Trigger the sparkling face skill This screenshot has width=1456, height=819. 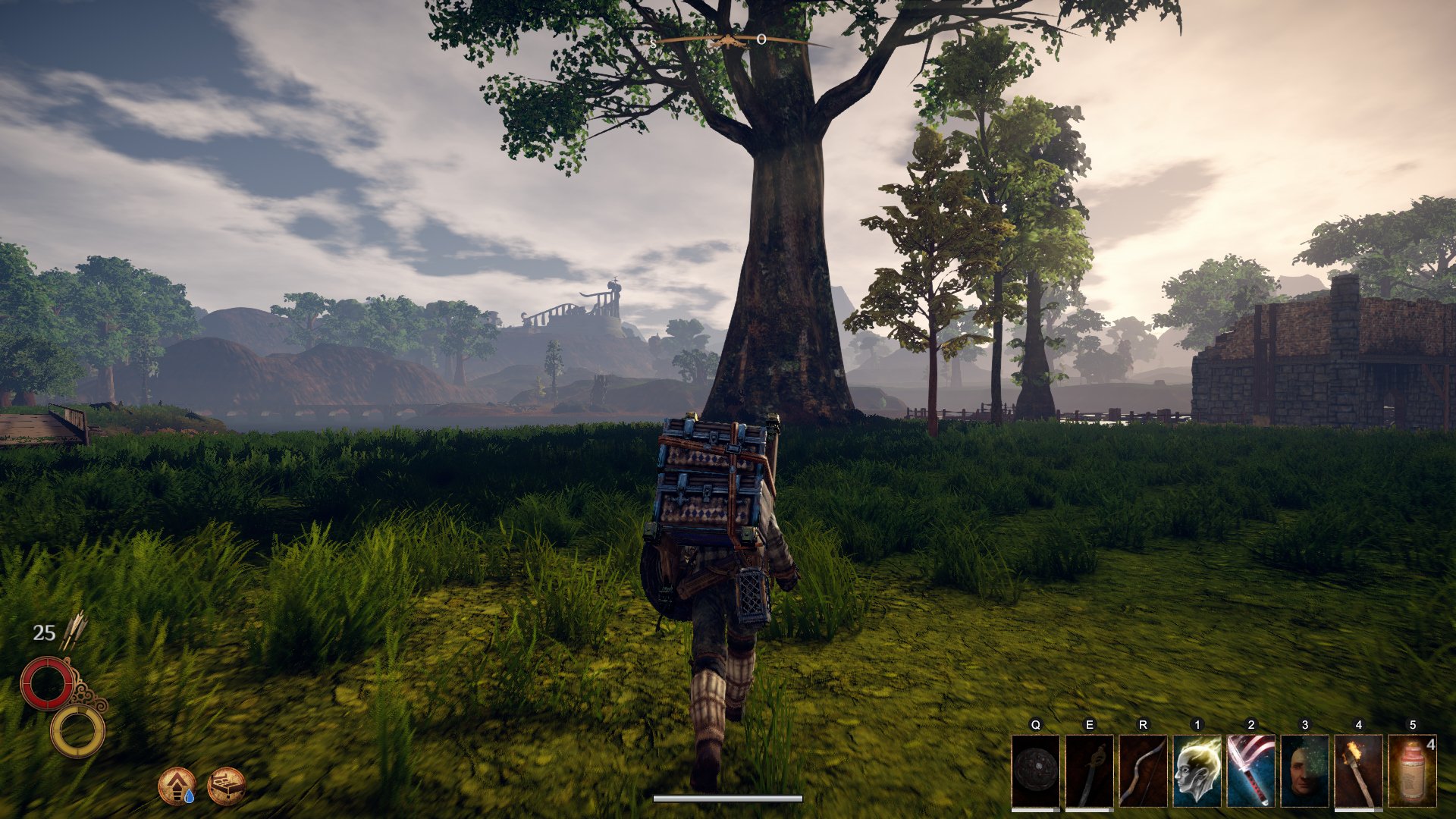point(1304,770)
